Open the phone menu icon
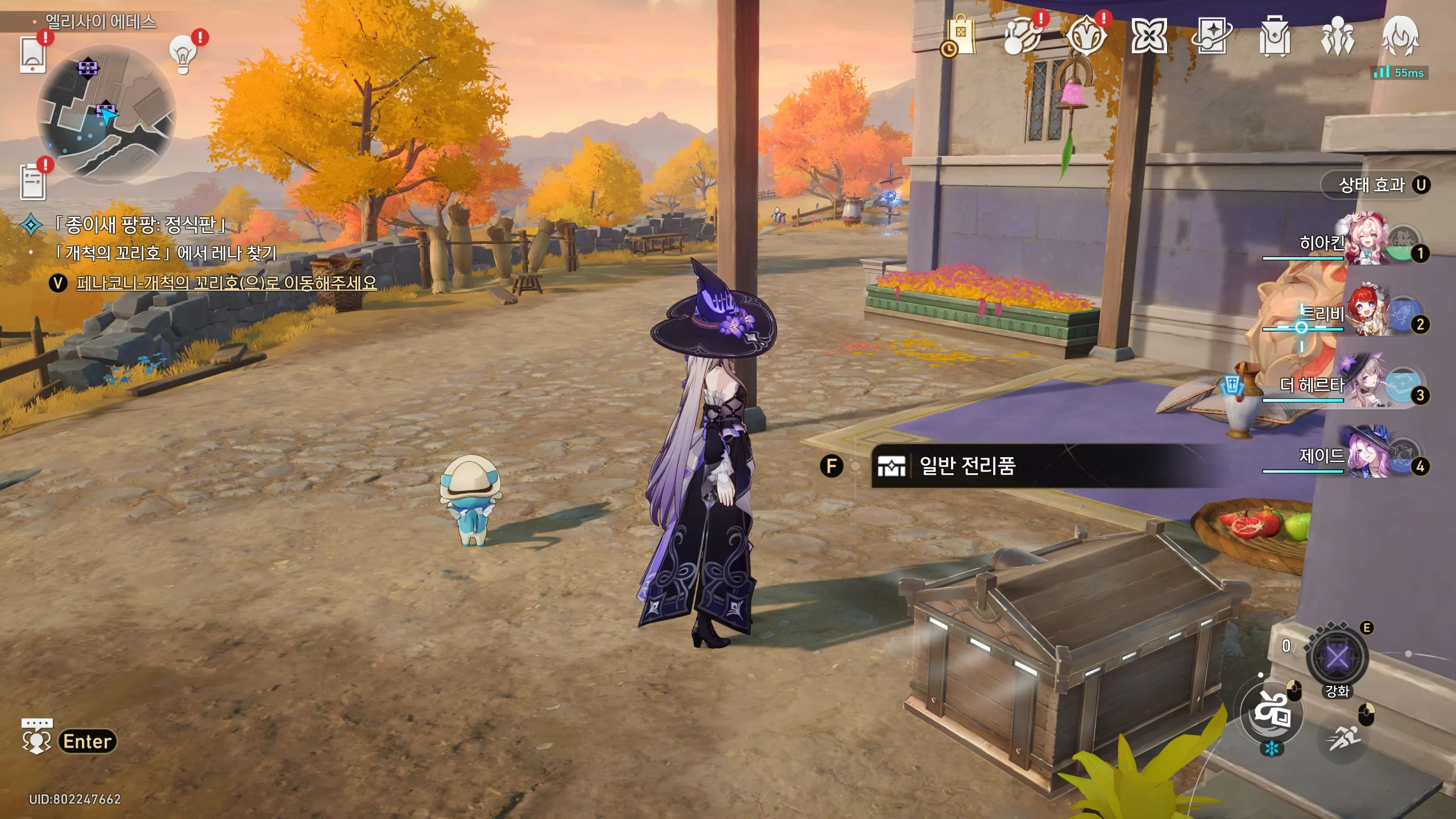The image size is (1456, 819). coord(32,54)
